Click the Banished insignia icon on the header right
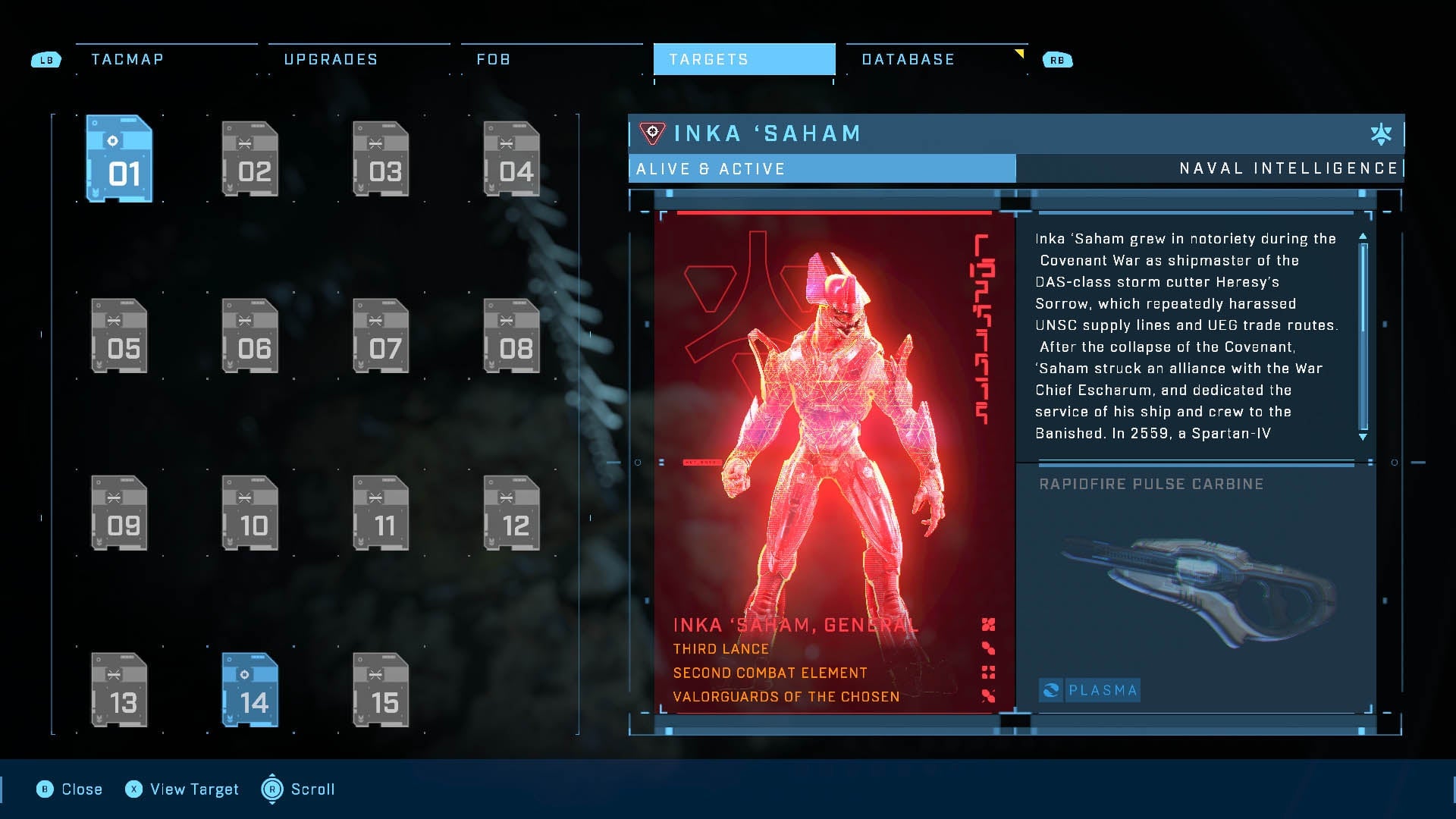Viewport: 1456px width, 819px height. tap(1382, 133)
